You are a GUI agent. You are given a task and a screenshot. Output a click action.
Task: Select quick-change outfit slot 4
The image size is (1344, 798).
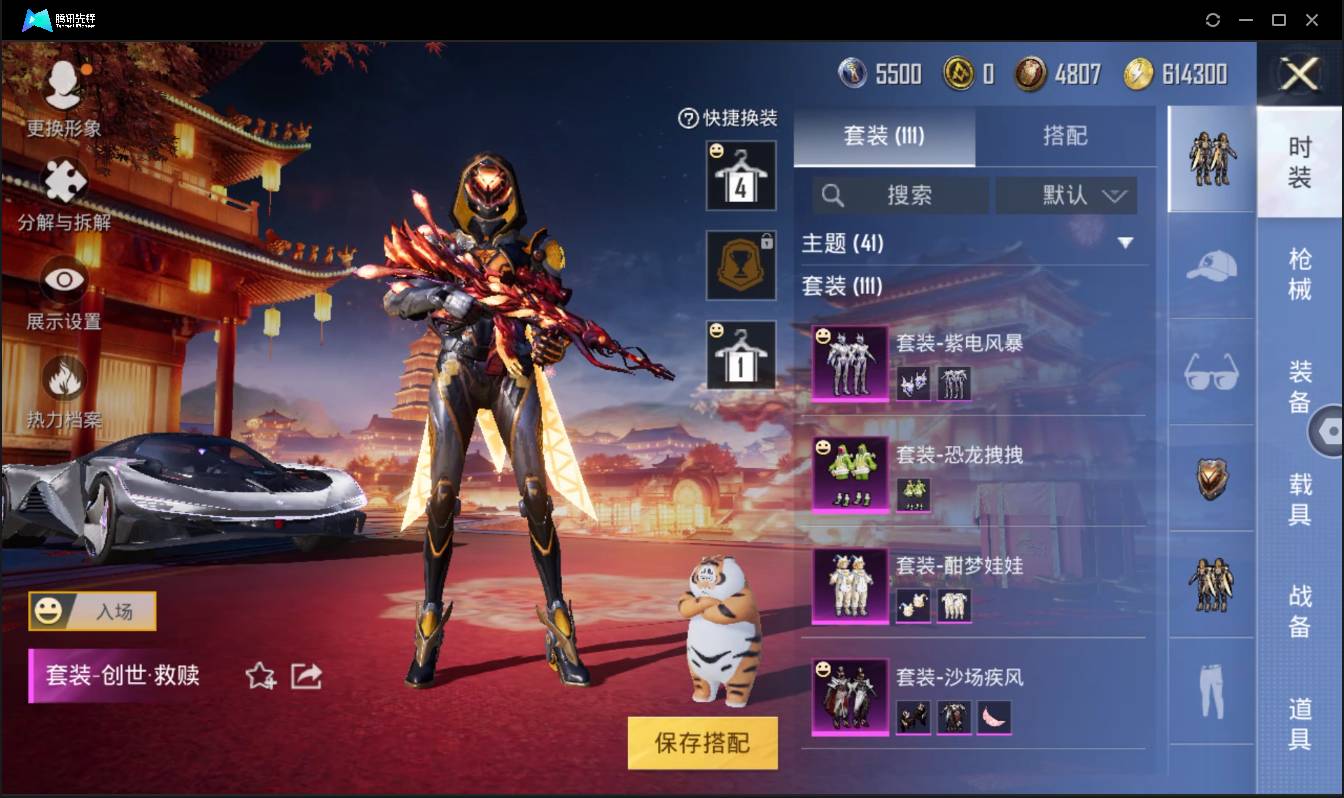point(740,177)
